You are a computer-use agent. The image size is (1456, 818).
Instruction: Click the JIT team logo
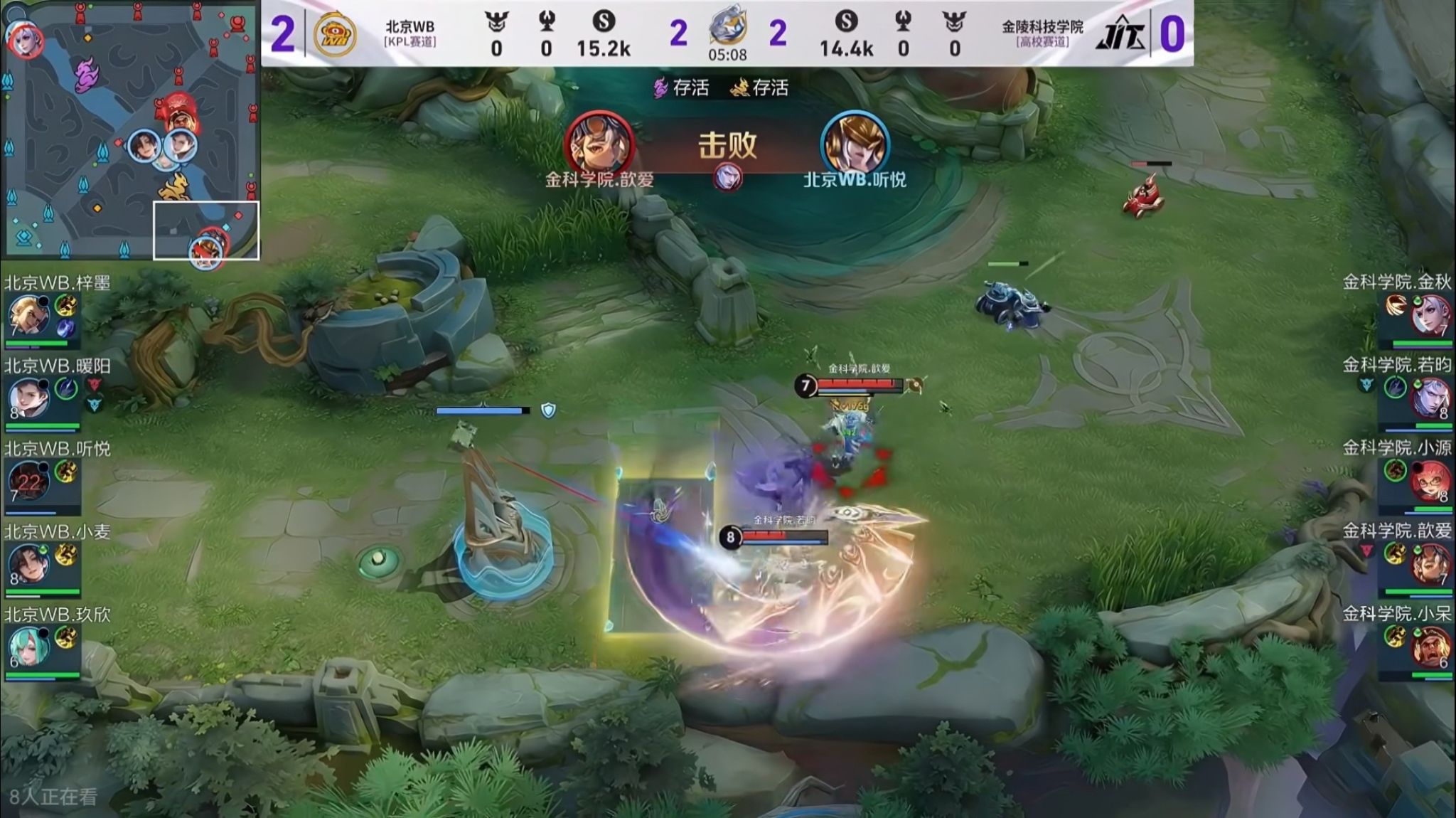coord(1120,34)
